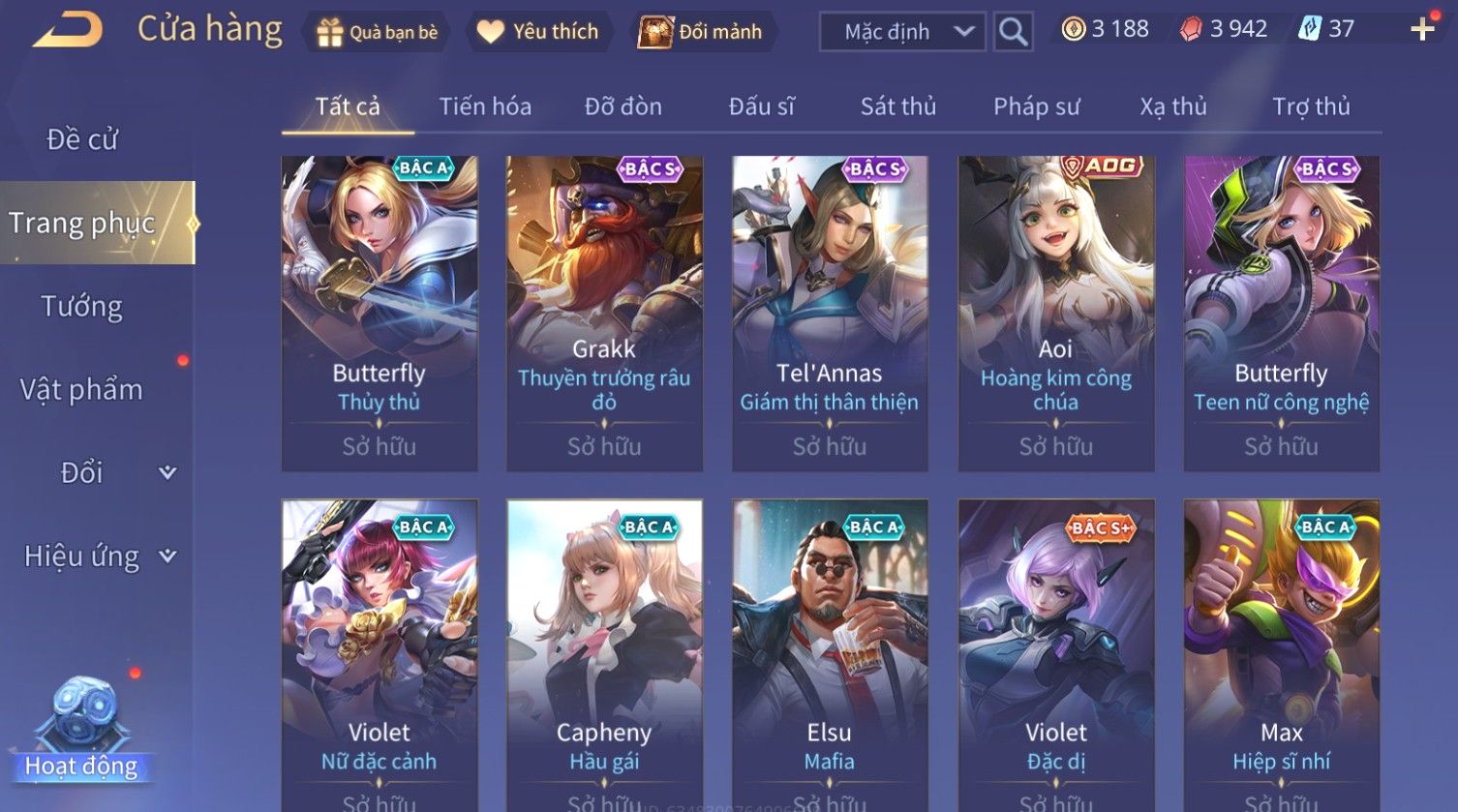Show the Pháp sư skins tab
Screen dimensions: 1458x812
[1036, 106]
